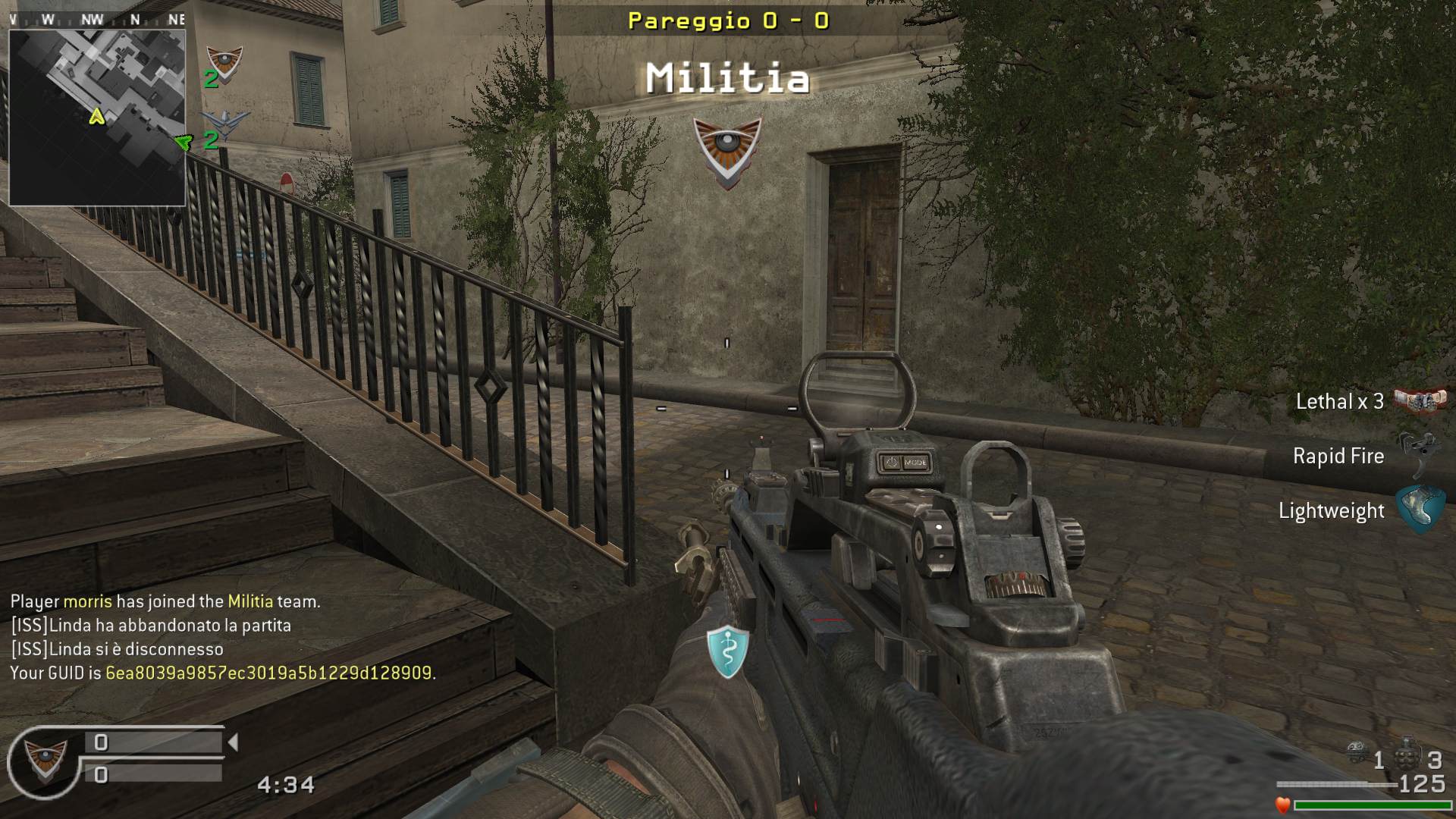The image size is (1456, 819).
Task: Click the yellow player arrow on minimap
Action: (x=96, y=116)
